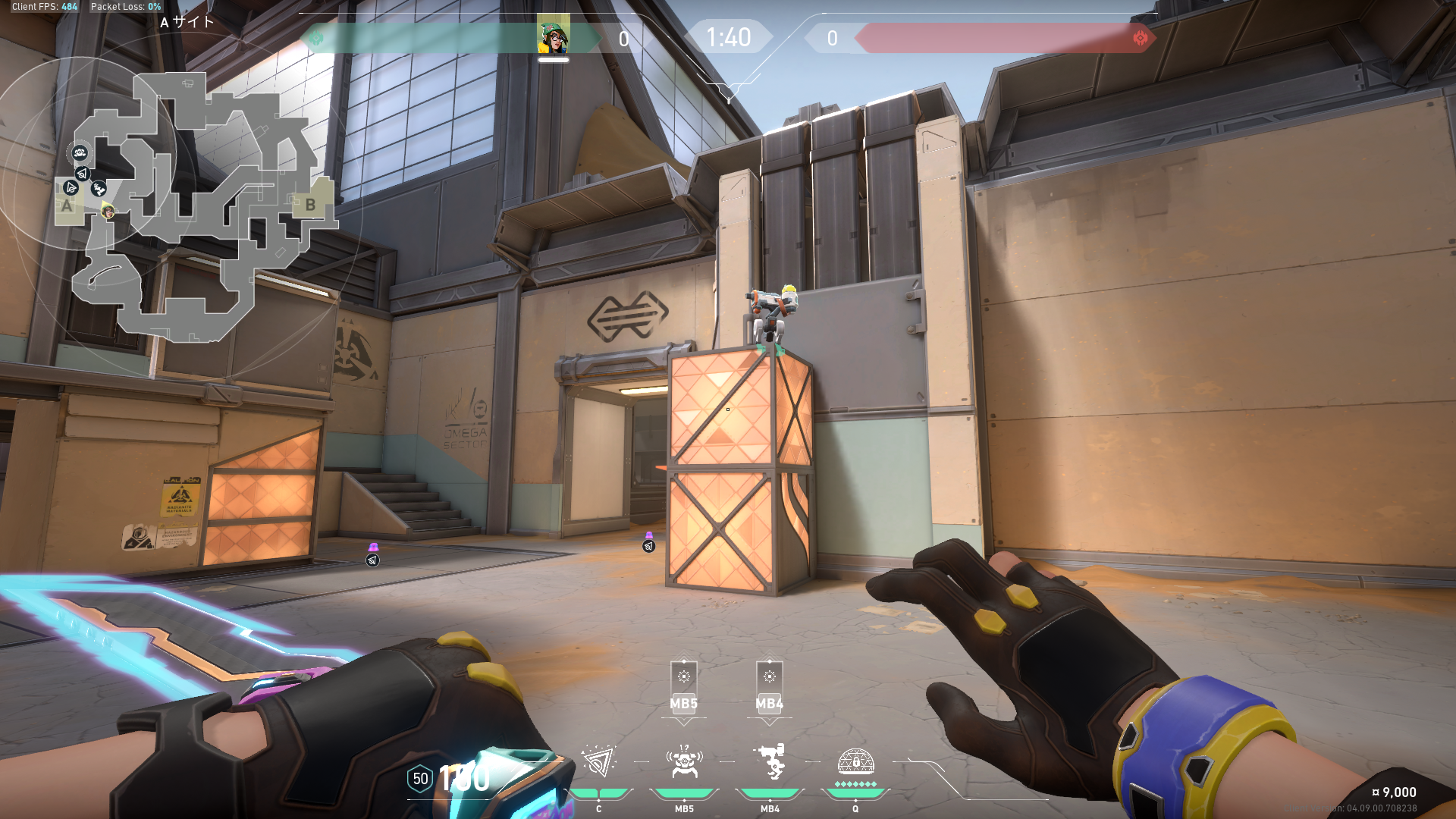Select the B site marker on minimap
Screen dimensions: 1456x819
(310, 205)
